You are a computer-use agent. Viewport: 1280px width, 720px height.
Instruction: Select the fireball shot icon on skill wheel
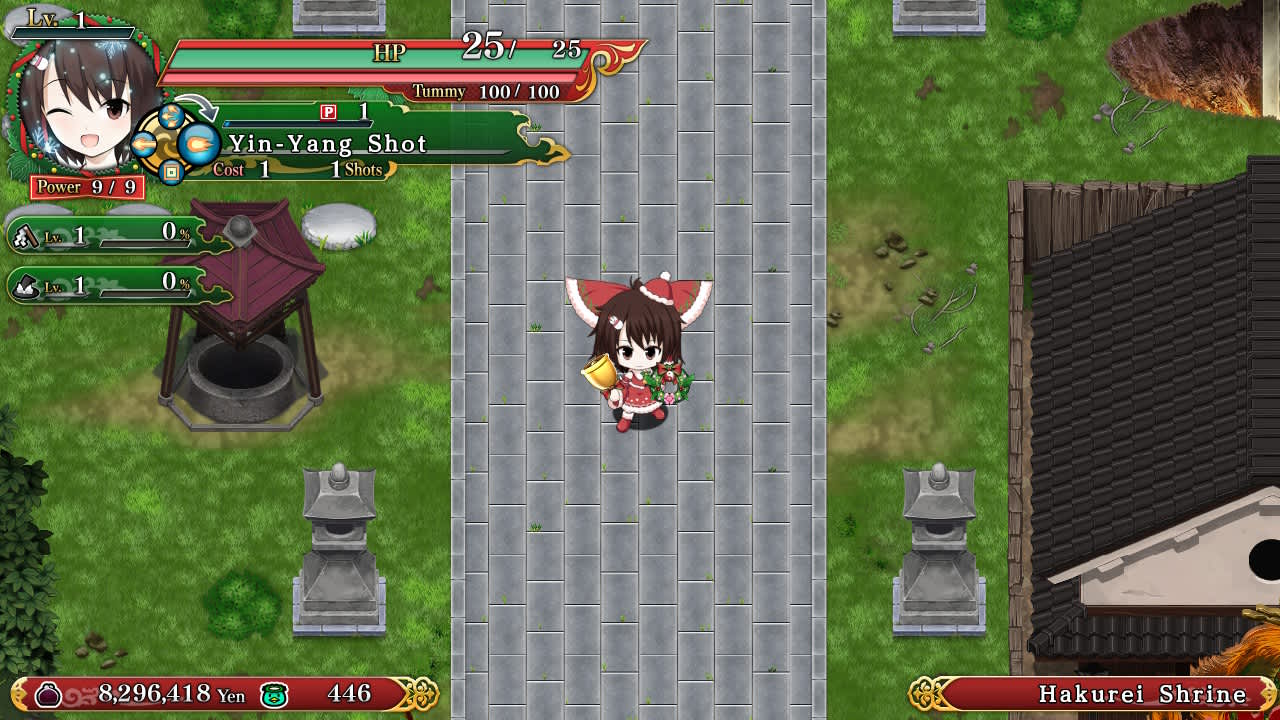pos(199,144)
